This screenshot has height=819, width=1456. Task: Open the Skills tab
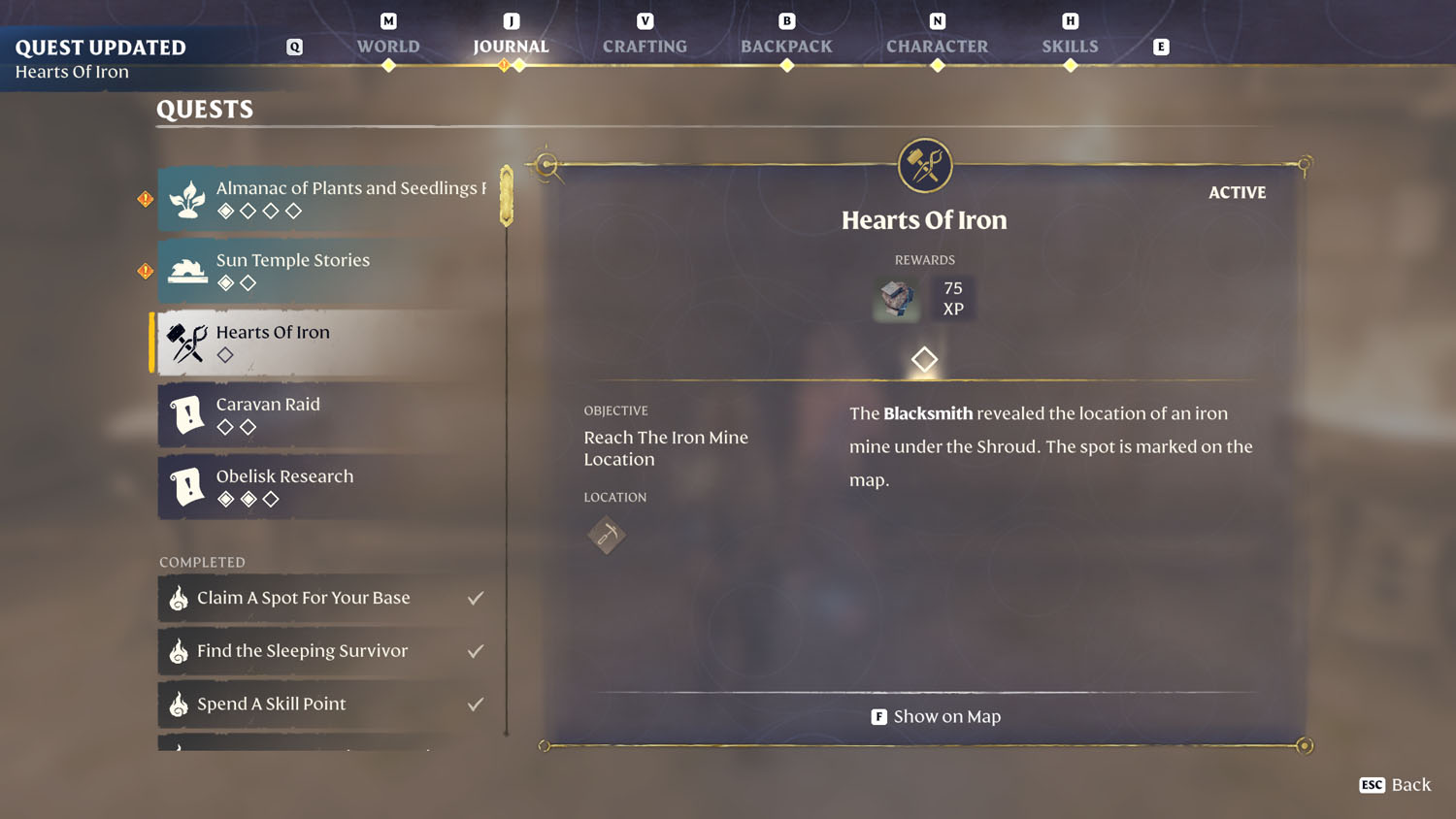coord(1070,46)
